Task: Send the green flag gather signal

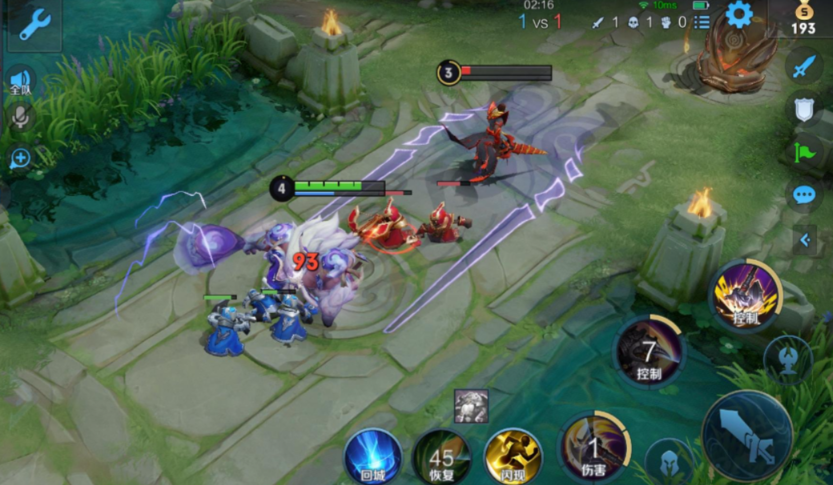Action: [804, 151]
